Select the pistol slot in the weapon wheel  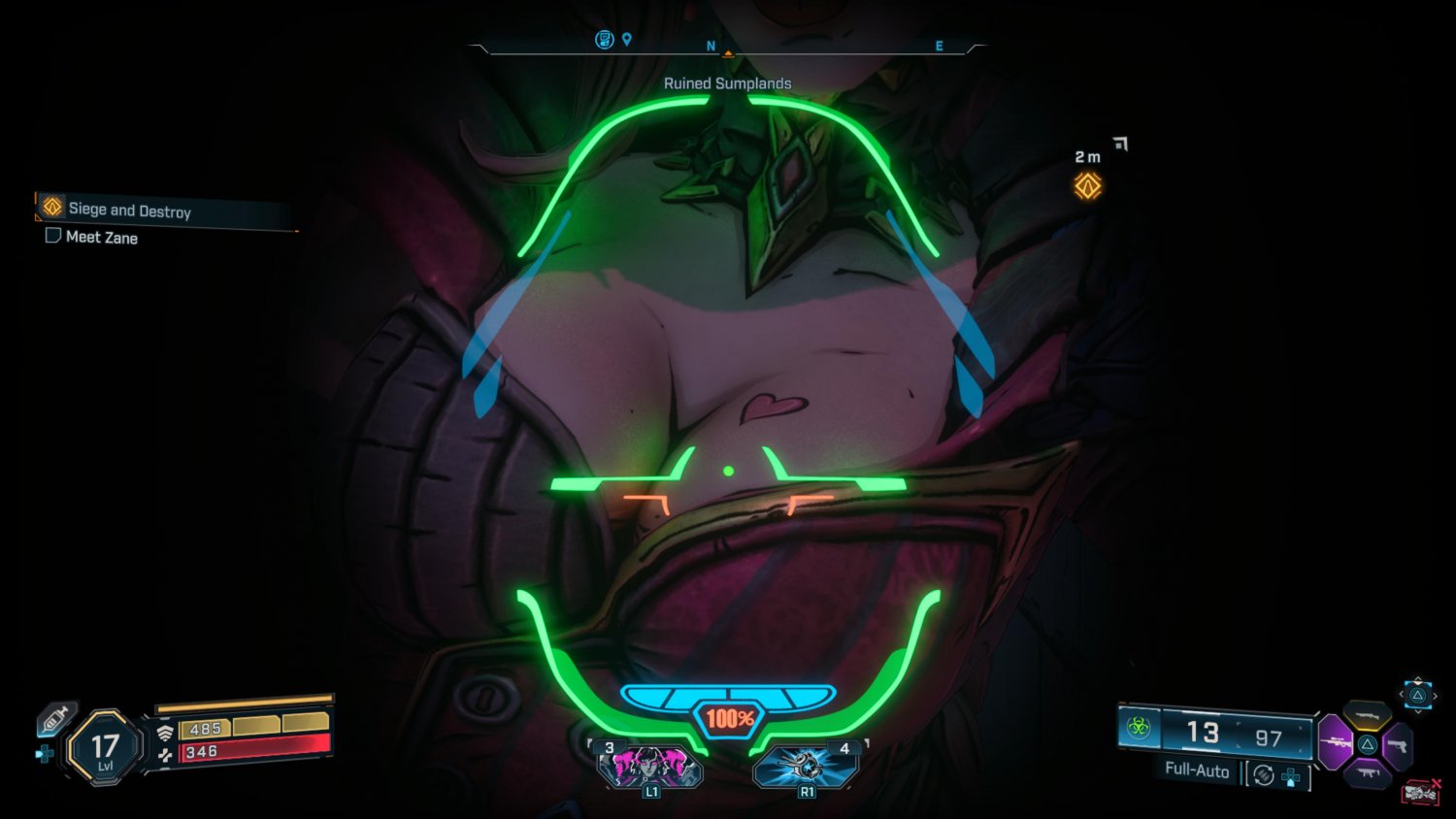point(1399,745)
